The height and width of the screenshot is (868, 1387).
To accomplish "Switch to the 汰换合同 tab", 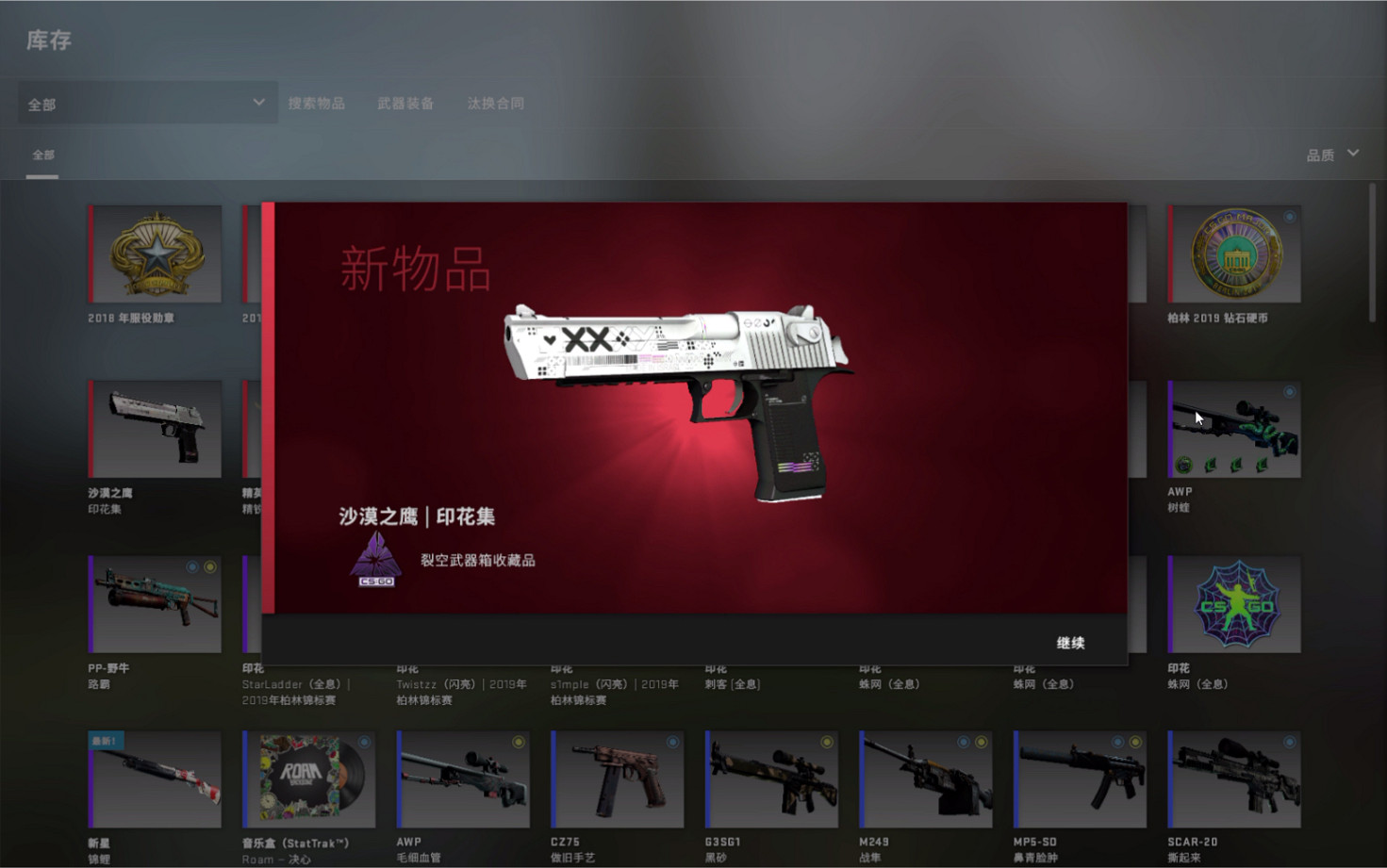I will tap(497, 103).
